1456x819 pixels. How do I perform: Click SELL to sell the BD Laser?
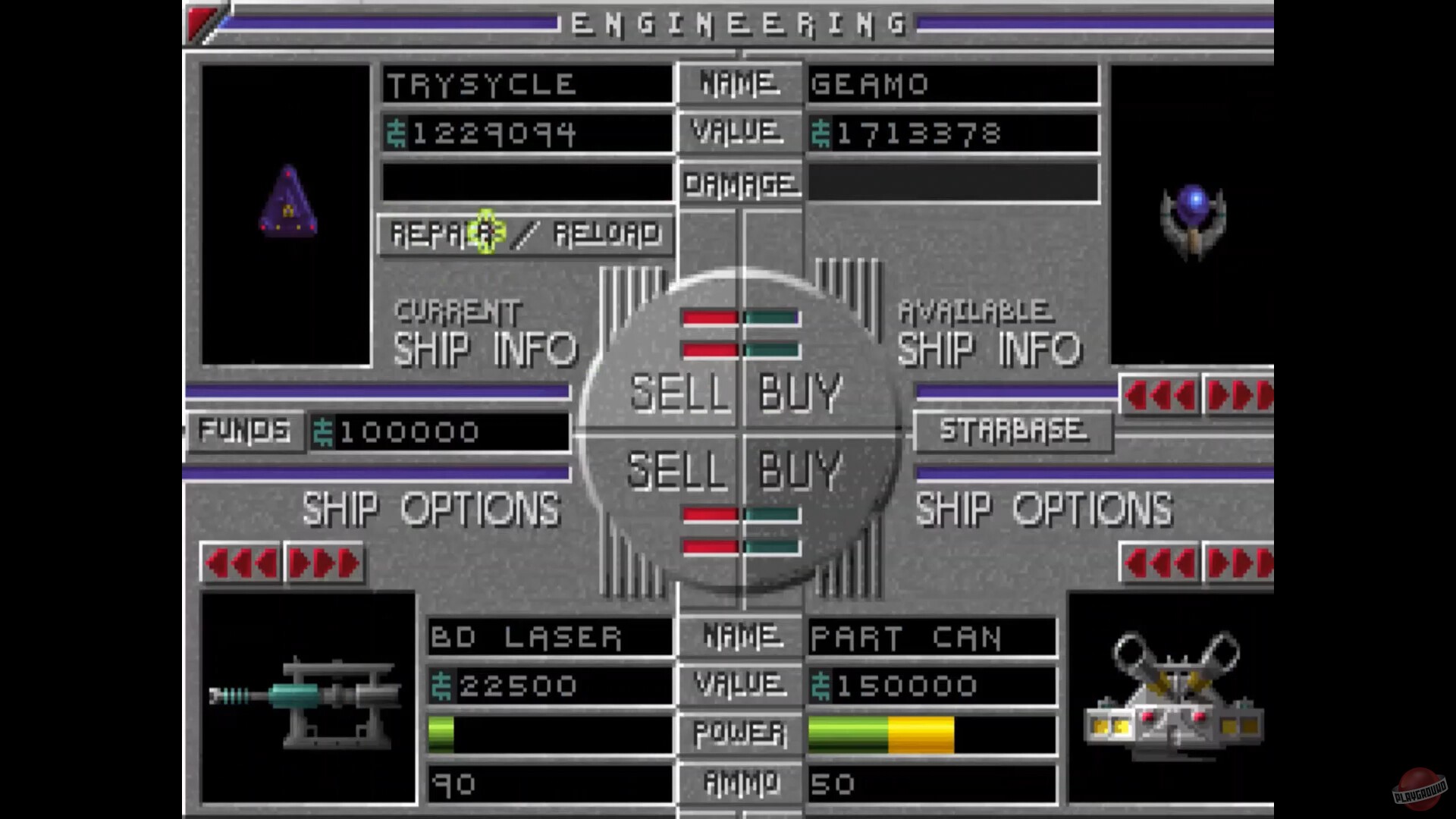point(681,472)
